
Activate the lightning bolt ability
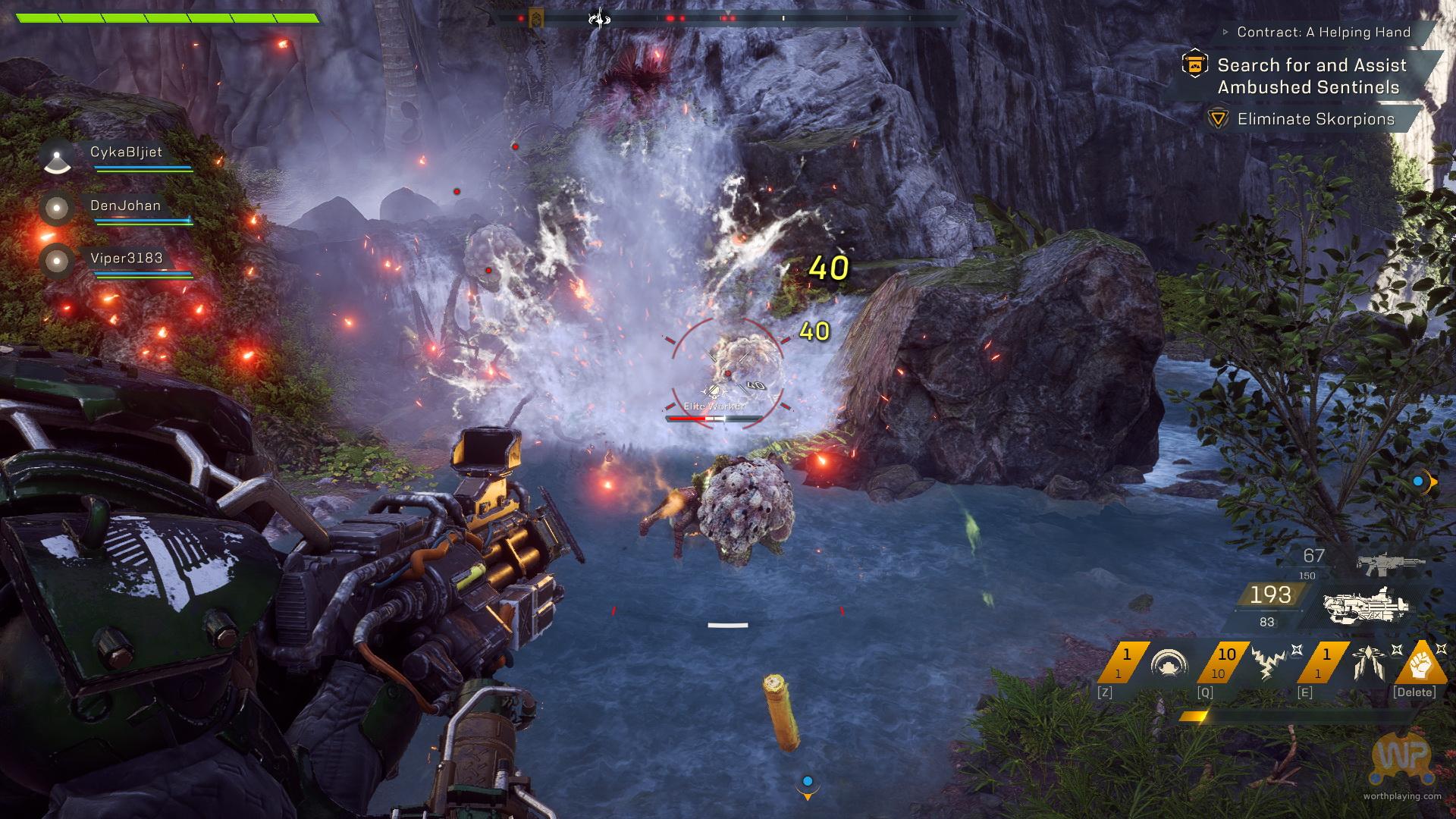1268,664
